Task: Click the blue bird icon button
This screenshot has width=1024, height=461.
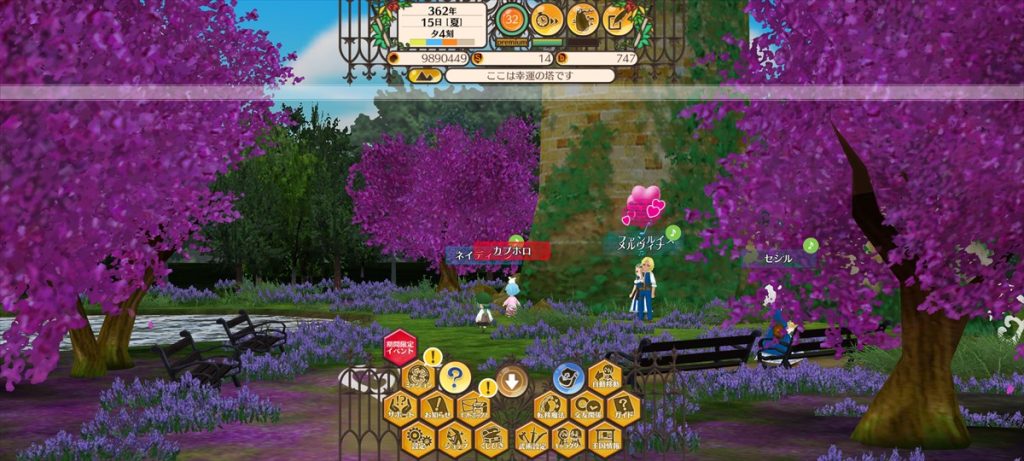Action: click(x=568, y=377)
